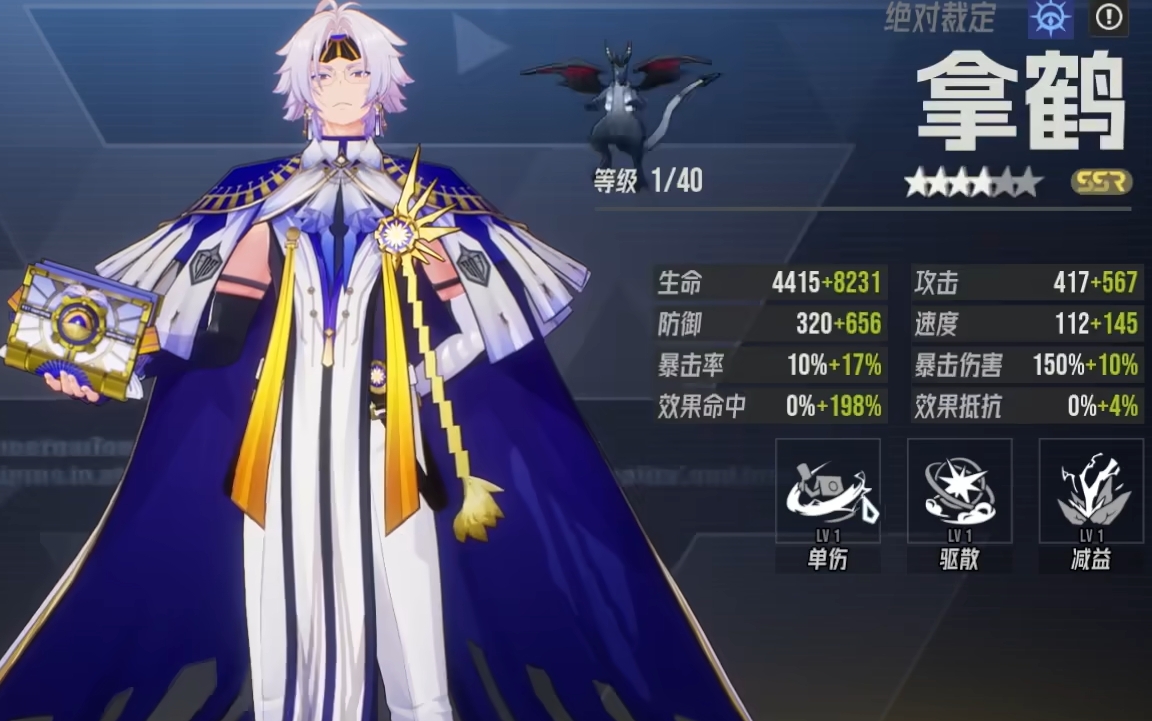Click the SSR rarity badge
Viewport: 1152px width, 721px height.
click(x=1101, y=182)
